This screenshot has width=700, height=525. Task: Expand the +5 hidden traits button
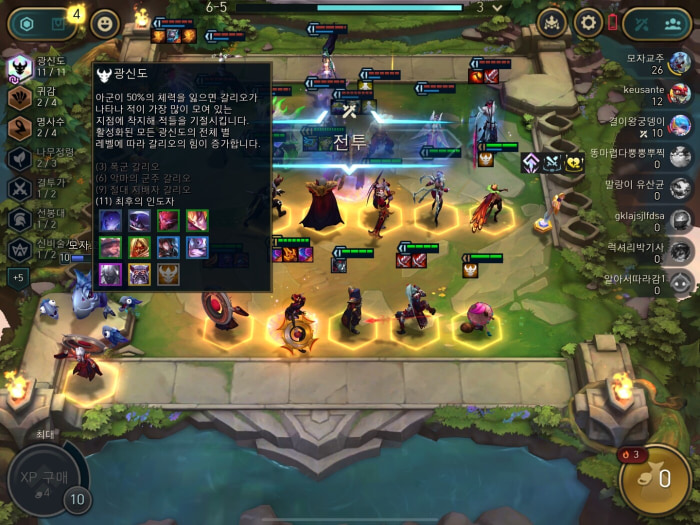[20, 277]
